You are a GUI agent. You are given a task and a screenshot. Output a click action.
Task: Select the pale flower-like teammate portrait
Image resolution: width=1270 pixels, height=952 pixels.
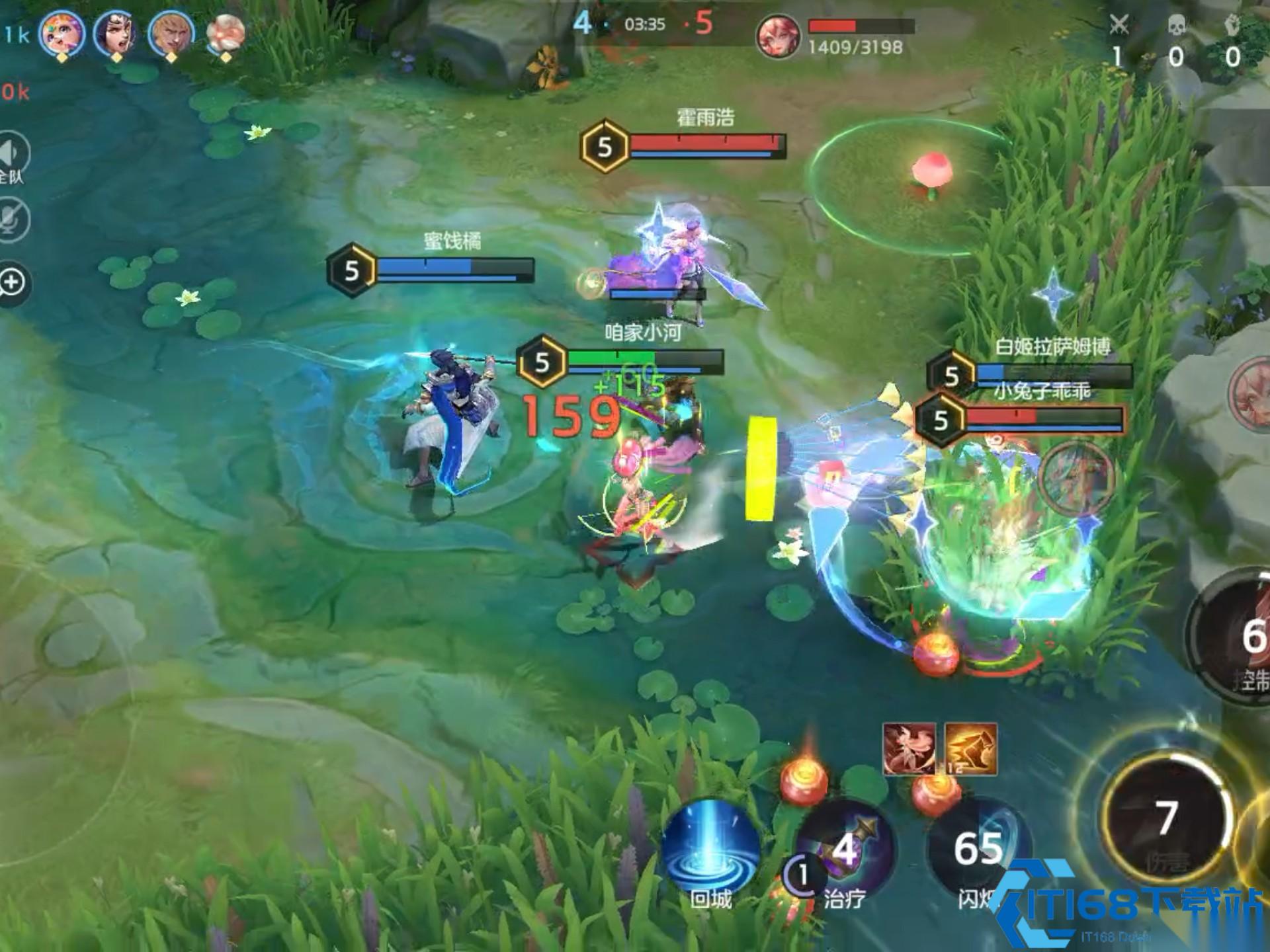[226, 33]
